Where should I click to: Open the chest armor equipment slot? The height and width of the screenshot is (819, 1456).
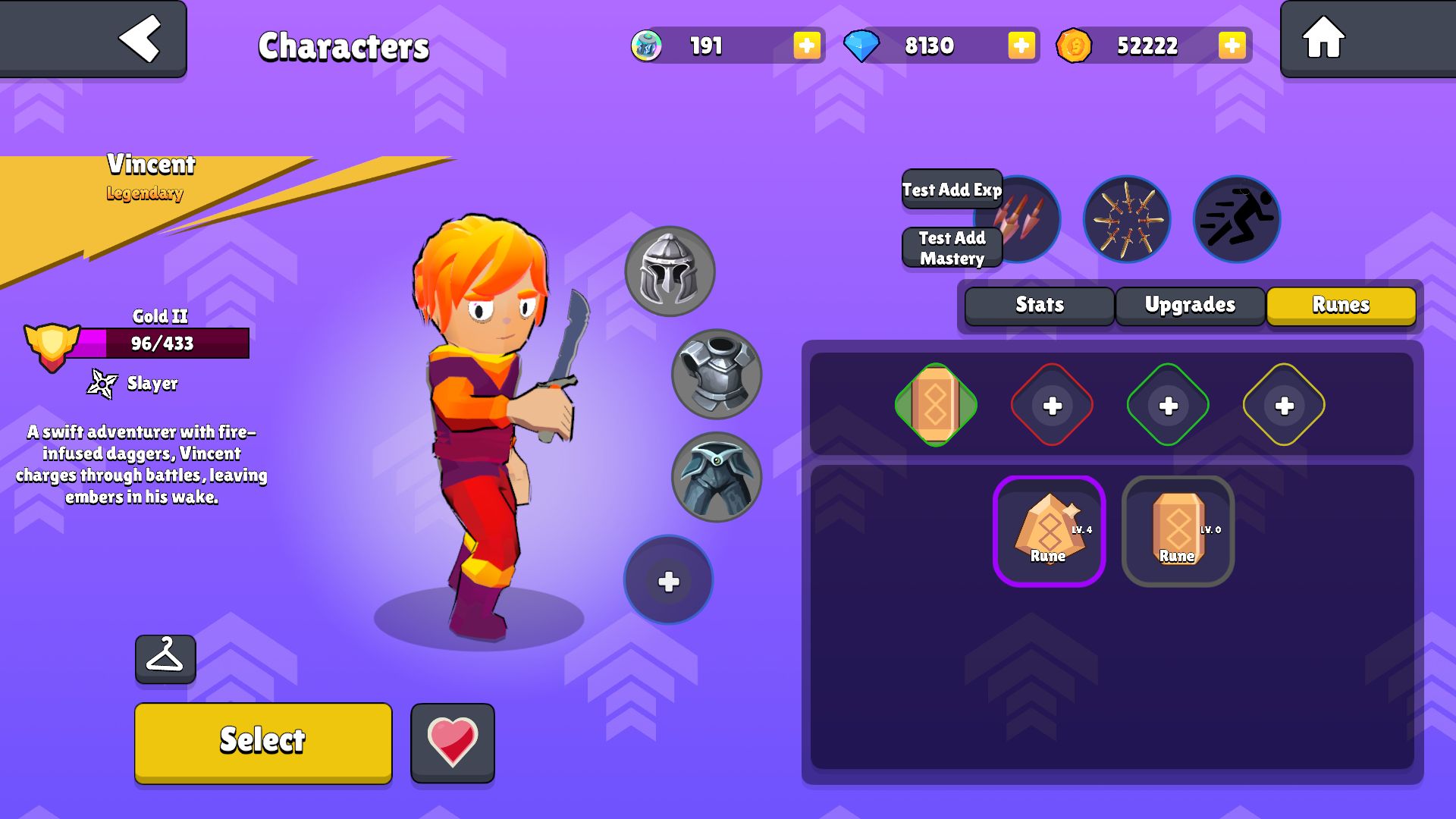(x=717, y=374)
